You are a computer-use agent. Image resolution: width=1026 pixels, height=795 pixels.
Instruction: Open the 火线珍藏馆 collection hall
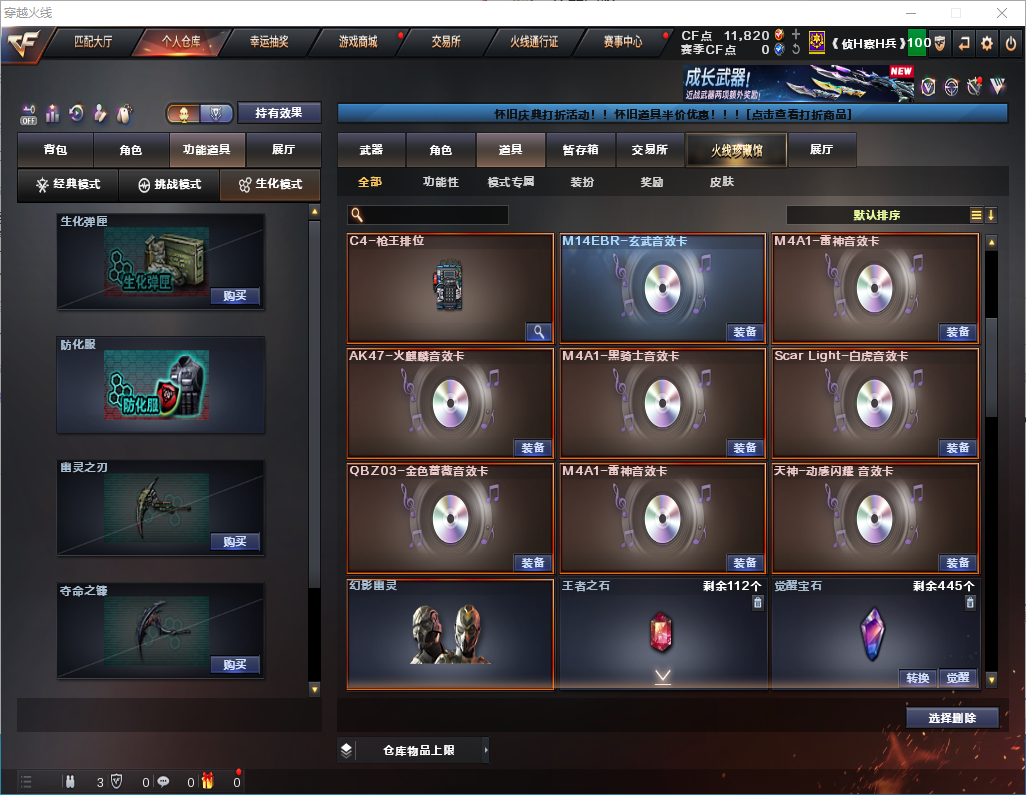point(736,150)
